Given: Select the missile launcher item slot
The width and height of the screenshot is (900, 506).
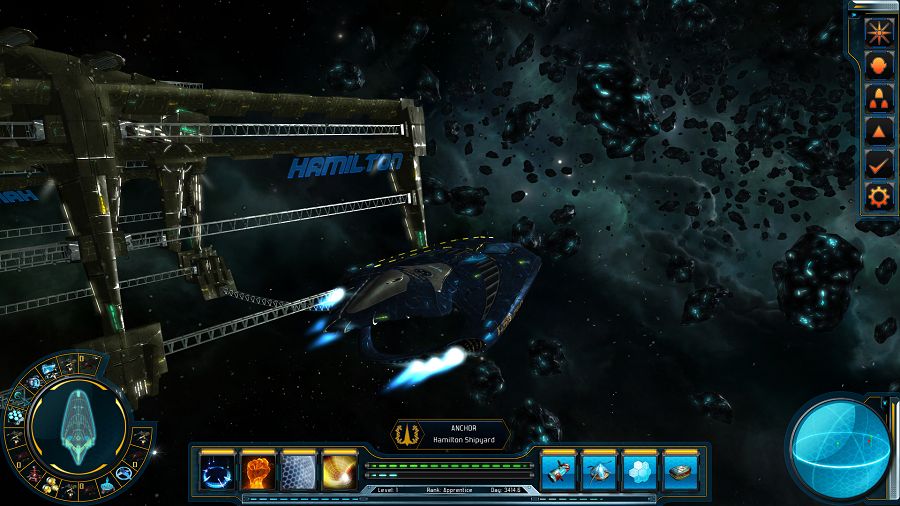Looking at the screenshot, I should (558, 470).
